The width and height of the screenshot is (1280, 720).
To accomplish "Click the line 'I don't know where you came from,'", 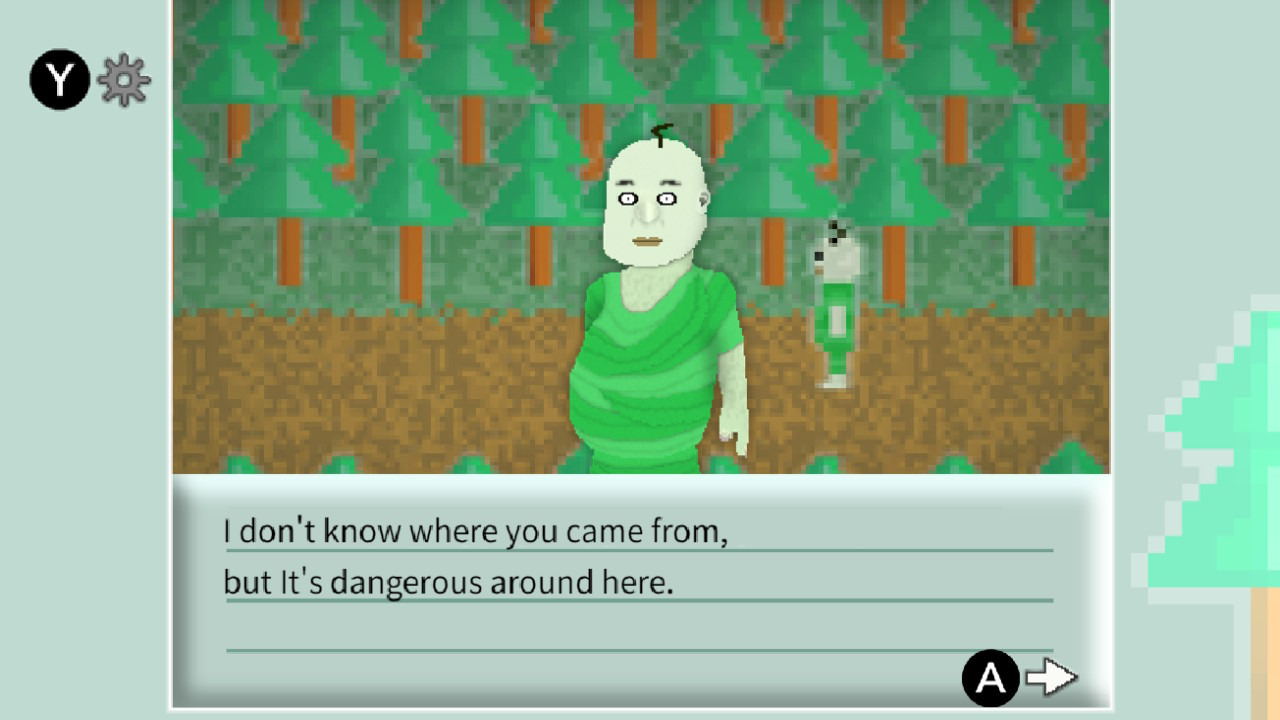I will (478, 531).
